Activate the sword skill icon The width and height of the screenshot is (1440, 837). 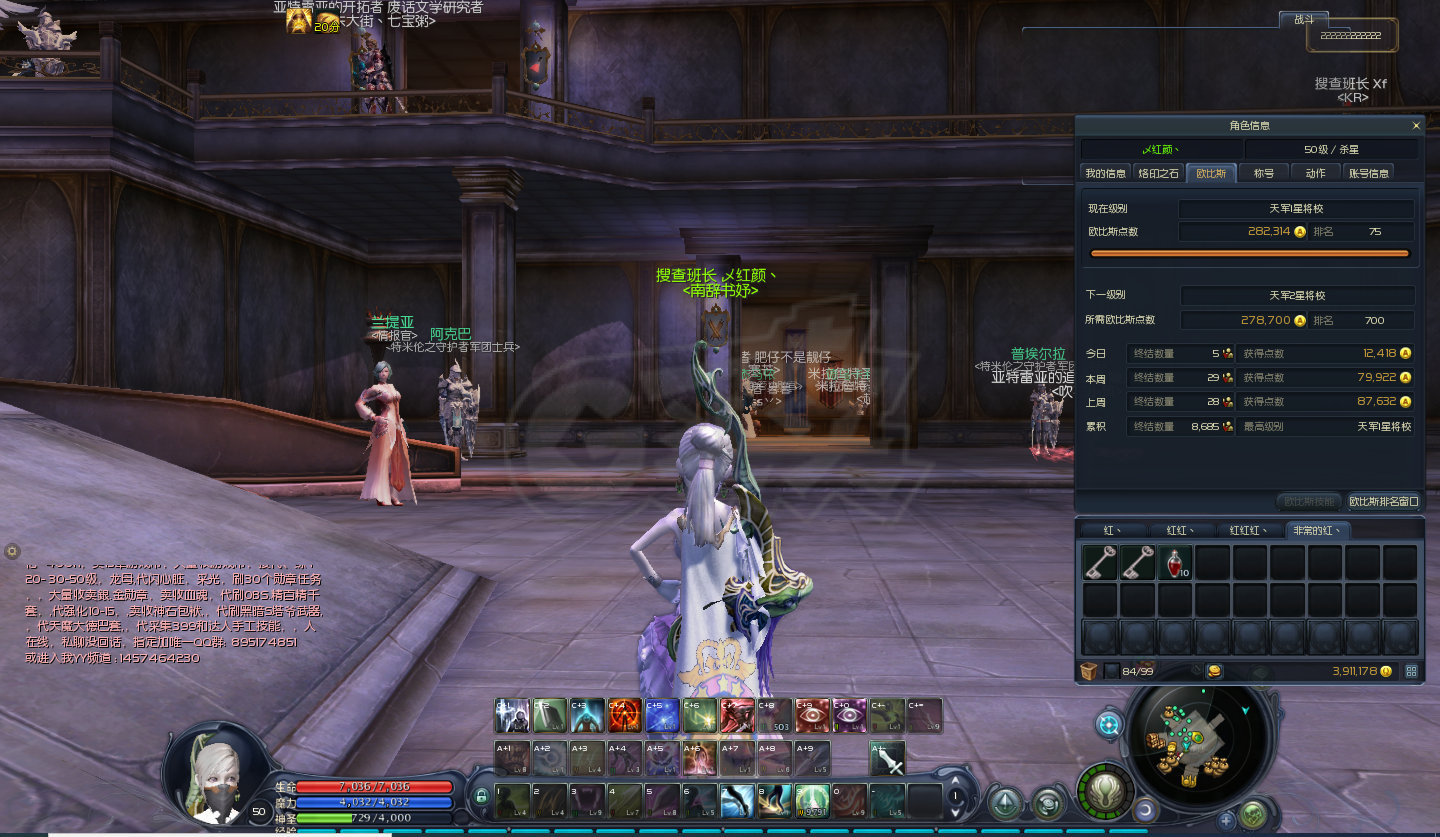887,758
